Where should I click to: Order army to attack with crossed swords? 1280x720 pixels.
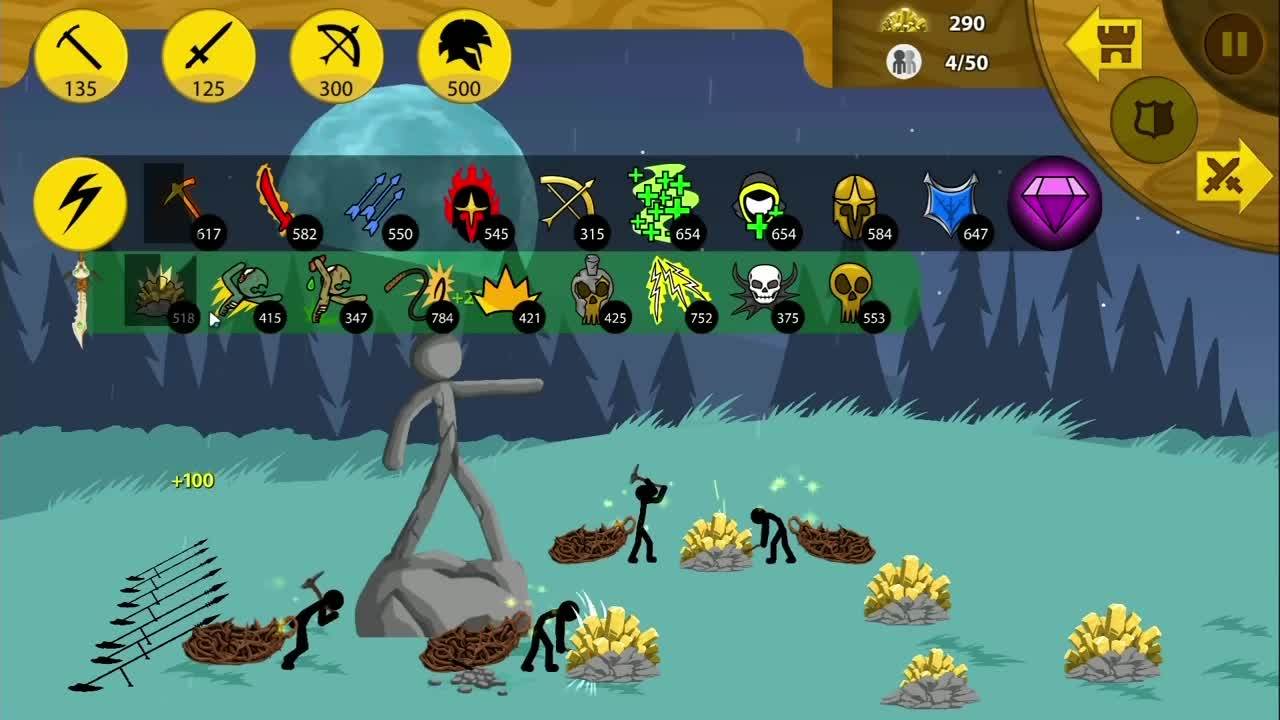click(1231, 175)
